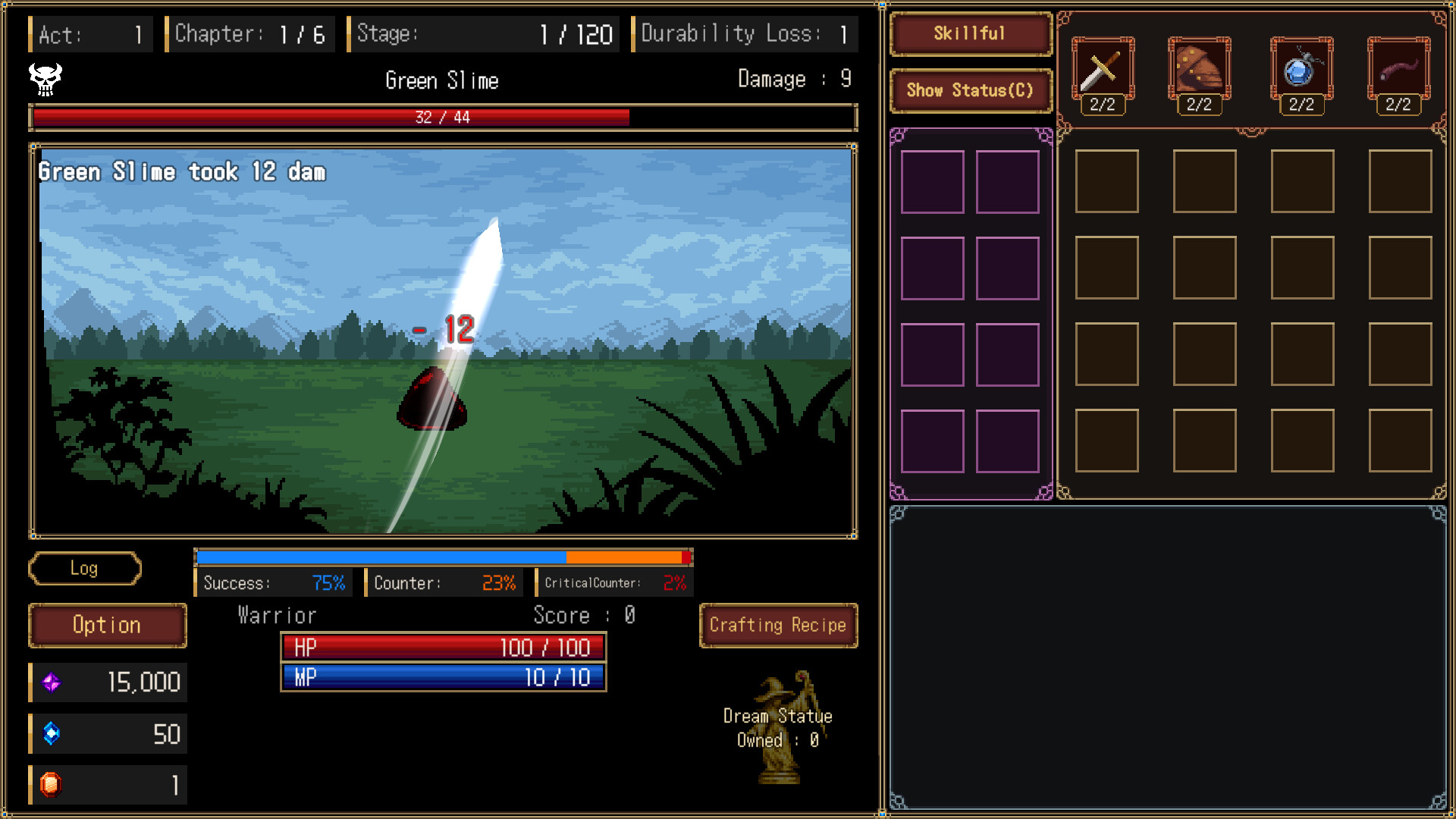Toggle Show Status display

[971, 90]
